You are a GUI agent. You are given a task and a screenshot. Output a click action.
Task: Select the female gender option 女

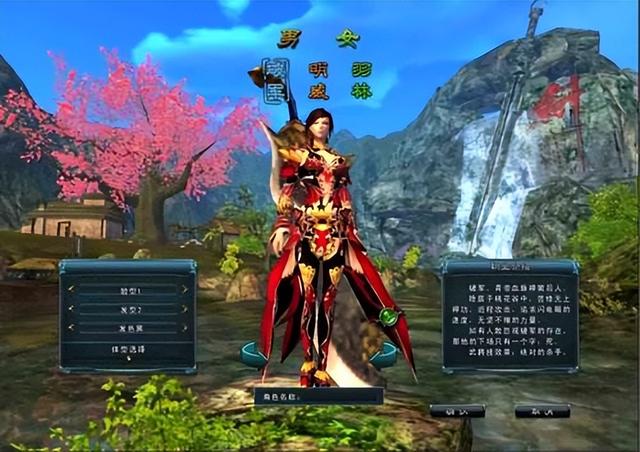pyautogui.click(x=347, y=40)
